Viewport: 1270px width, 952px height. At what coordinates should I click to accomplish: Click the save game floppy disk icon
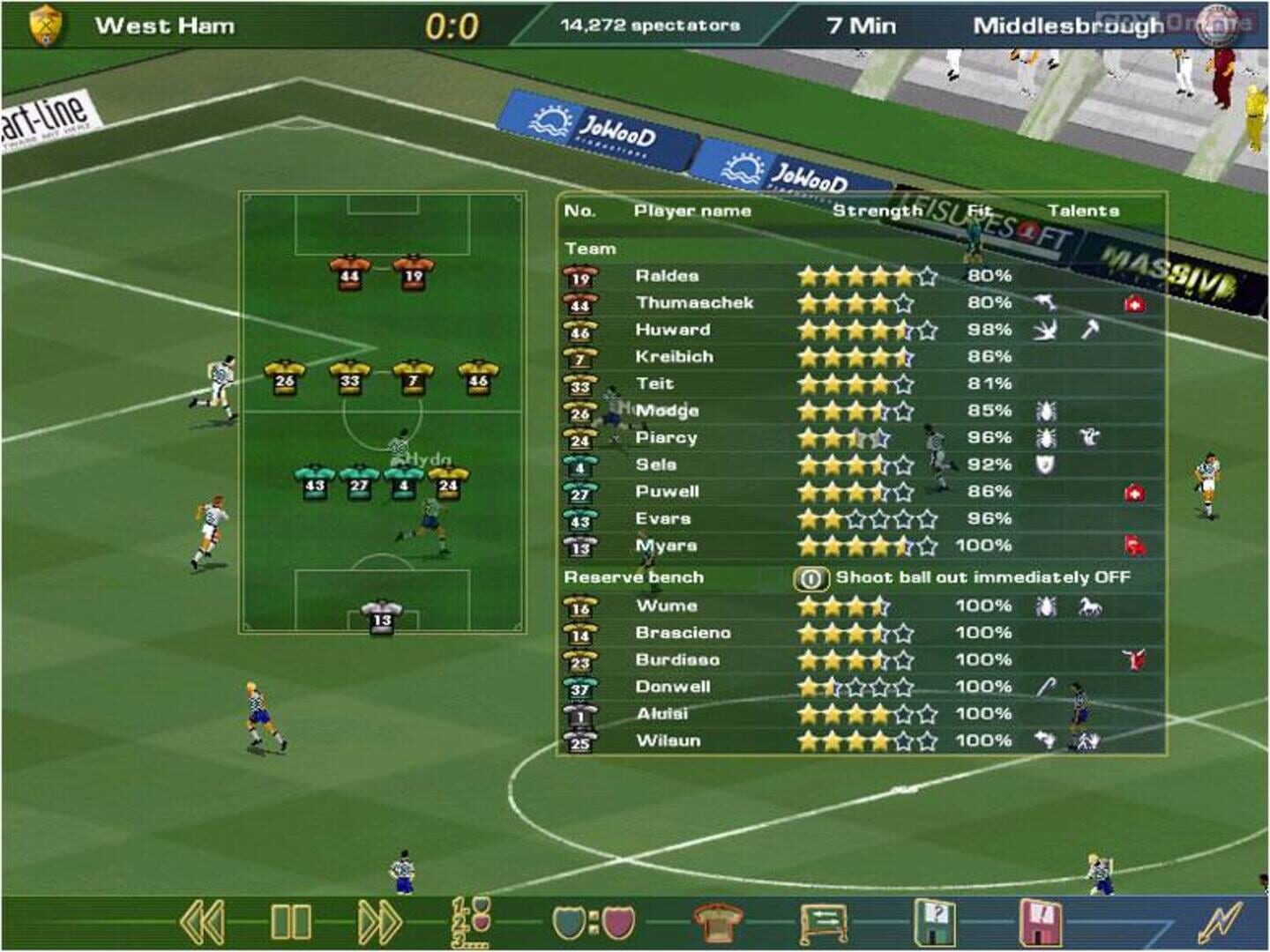pos(1041,920)
